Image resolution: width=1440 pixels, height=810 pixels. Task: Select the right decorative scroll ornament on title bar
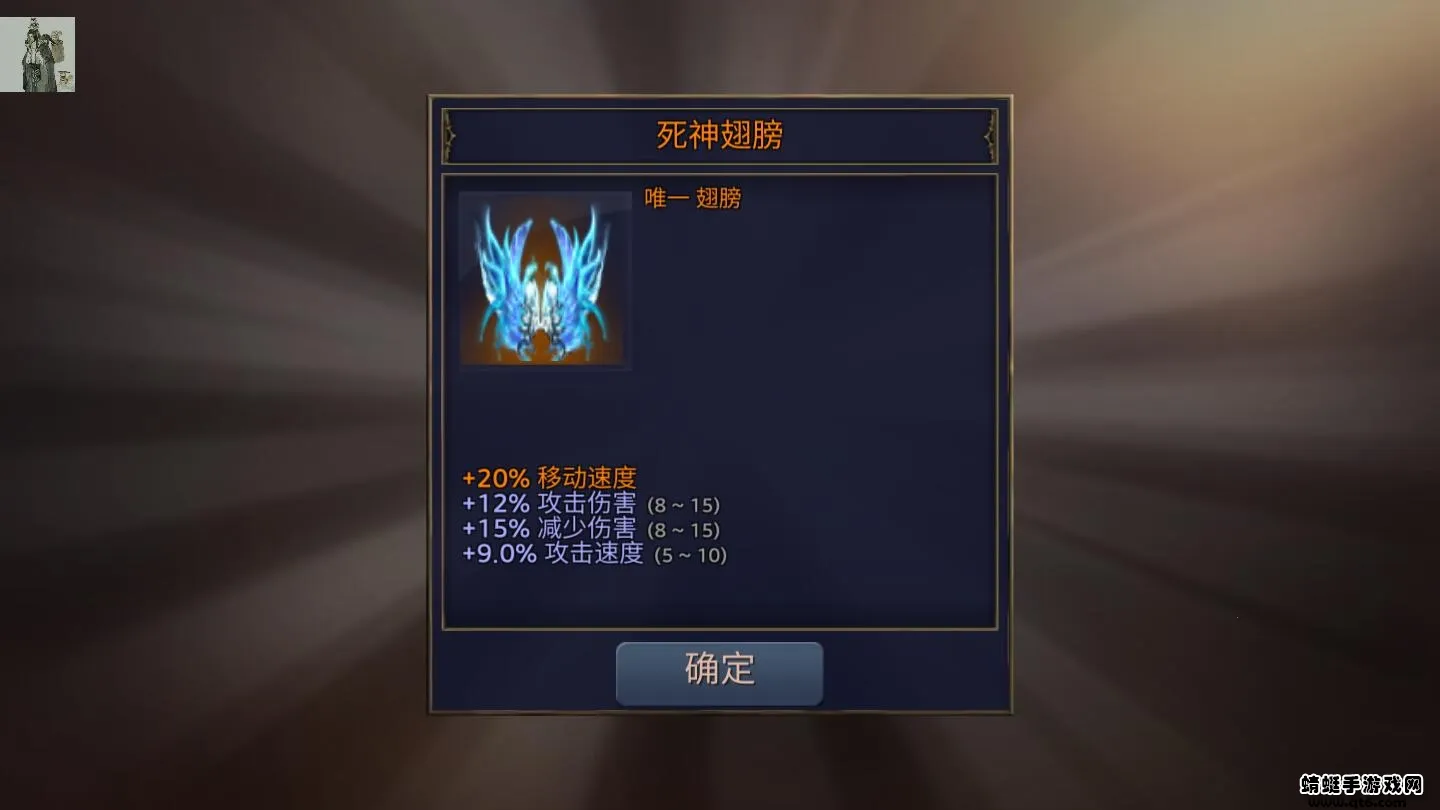click(988, 134)
